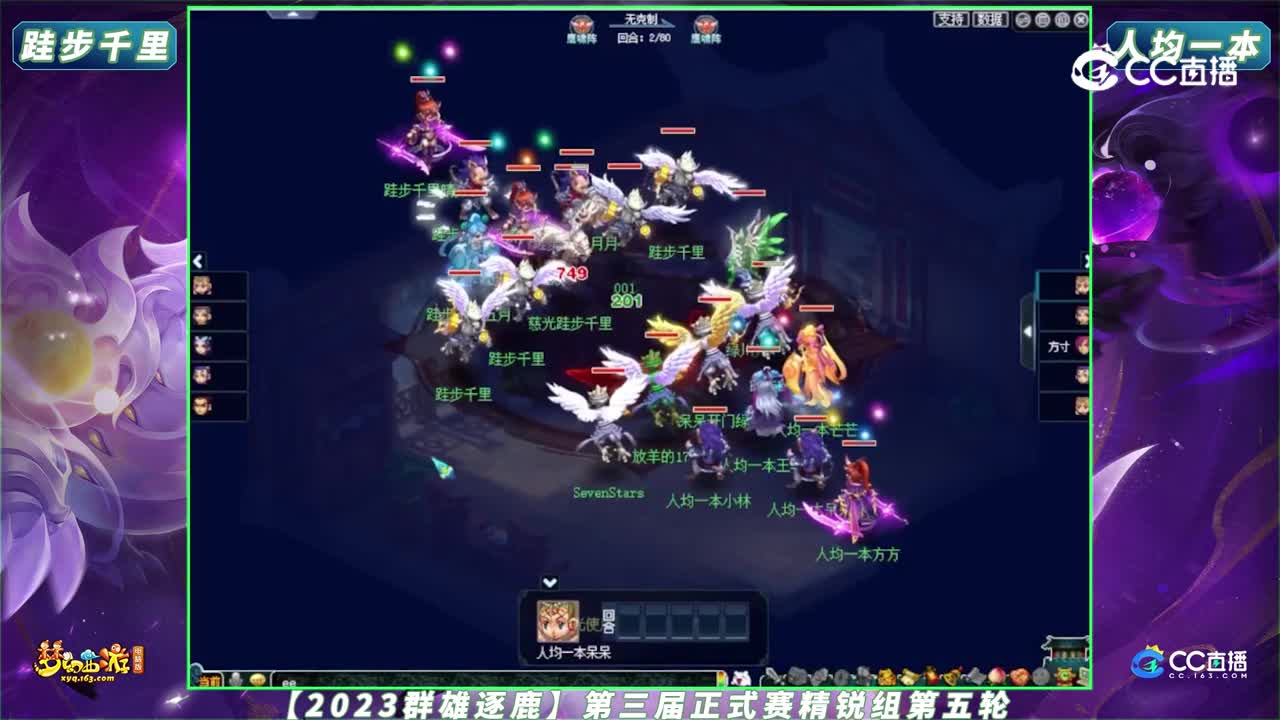The image size is (1280, 720).
Task: Toggle full-screen battle view control
Action: point(1043,20)
